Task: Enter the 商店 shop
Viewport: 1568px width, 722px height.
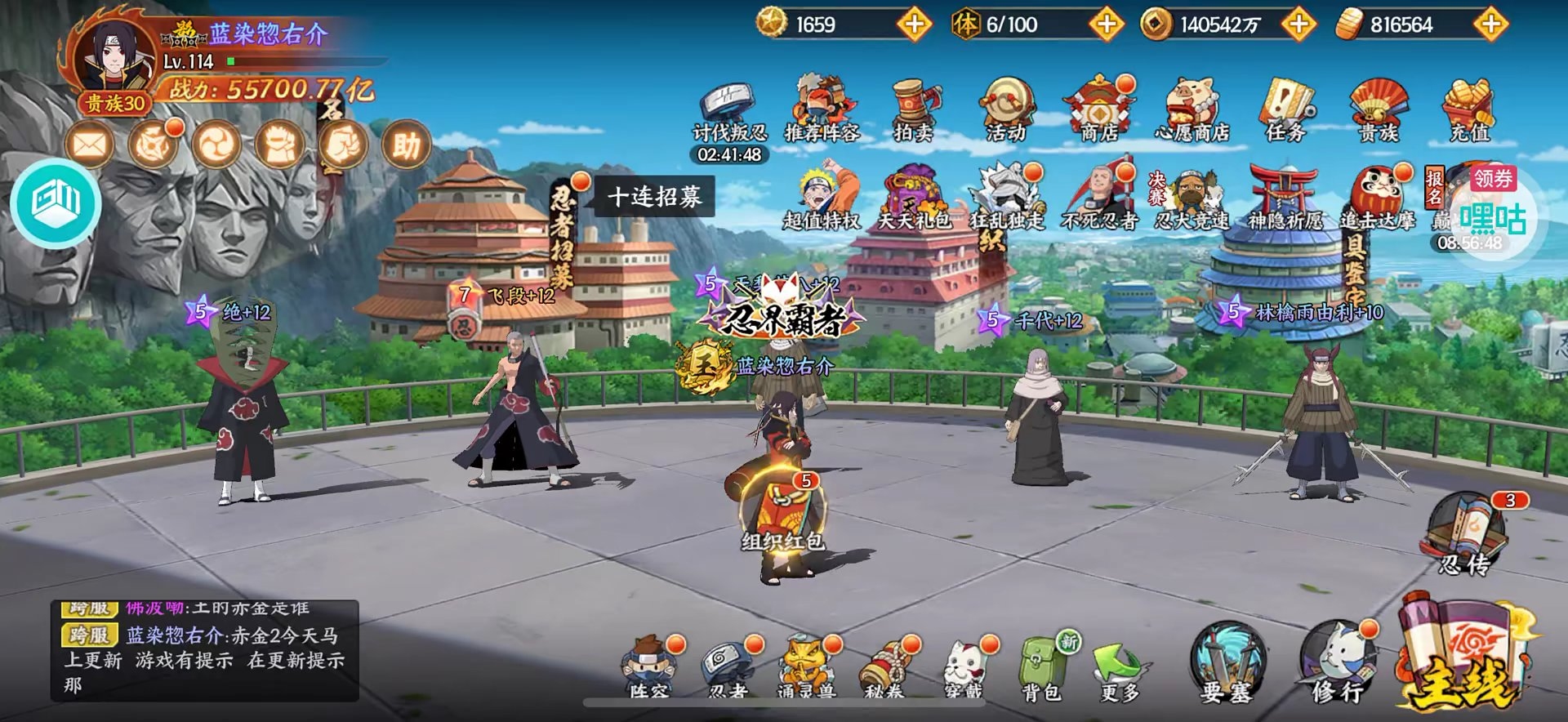Action: (x=1099, y=109)
